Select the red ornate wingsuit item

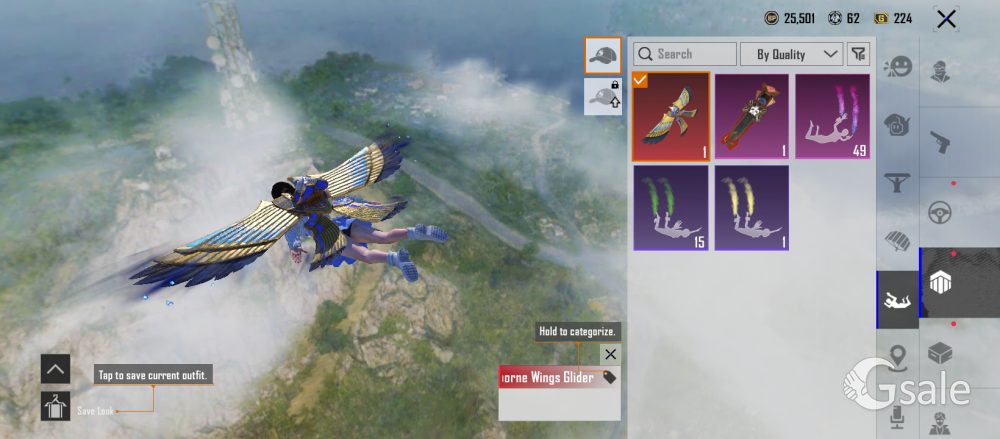[x=751, y=117]
